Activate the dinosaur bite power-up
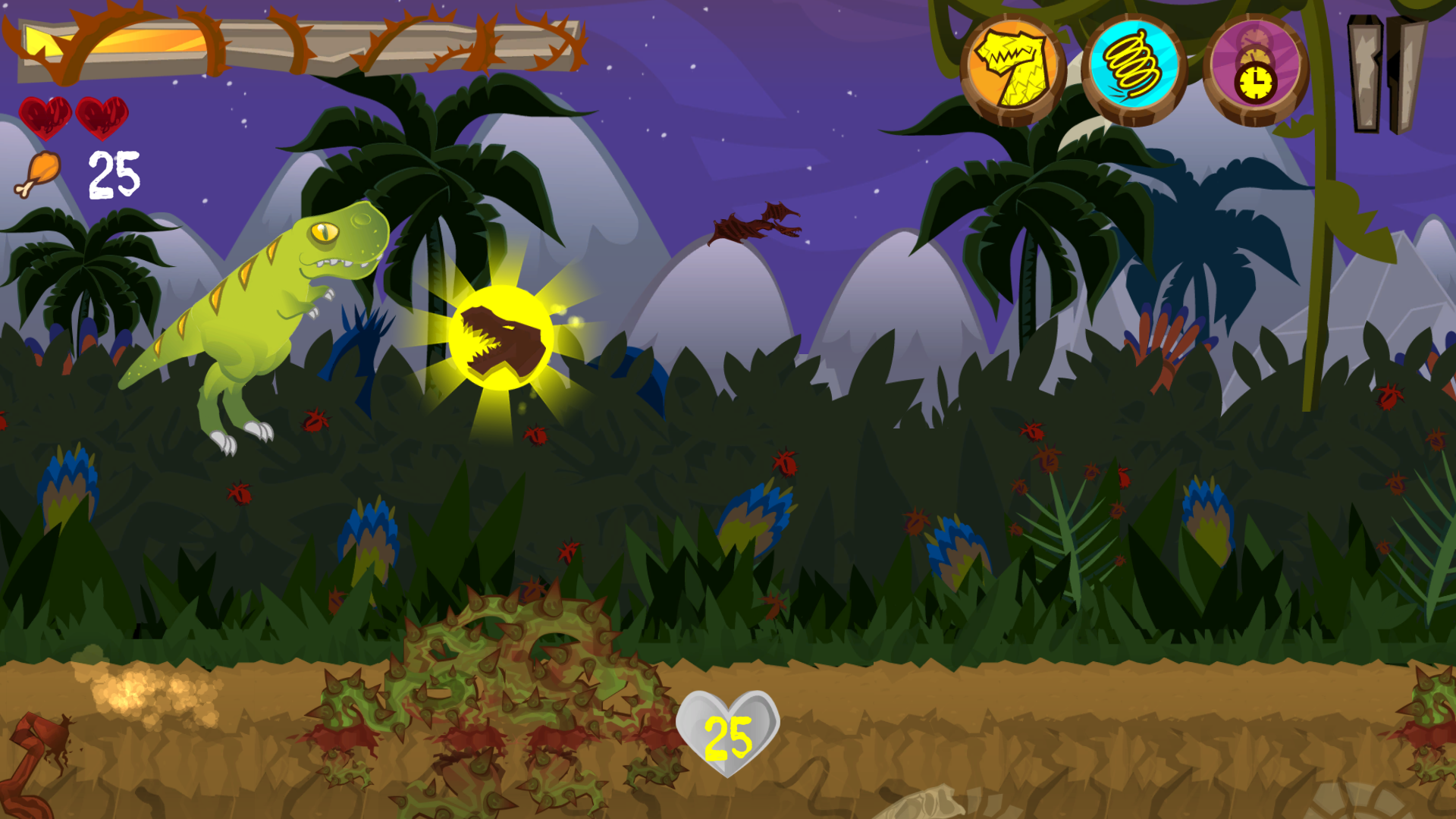The width and height of the screenshot is (1456, 819). click(x=1013, y=70)
